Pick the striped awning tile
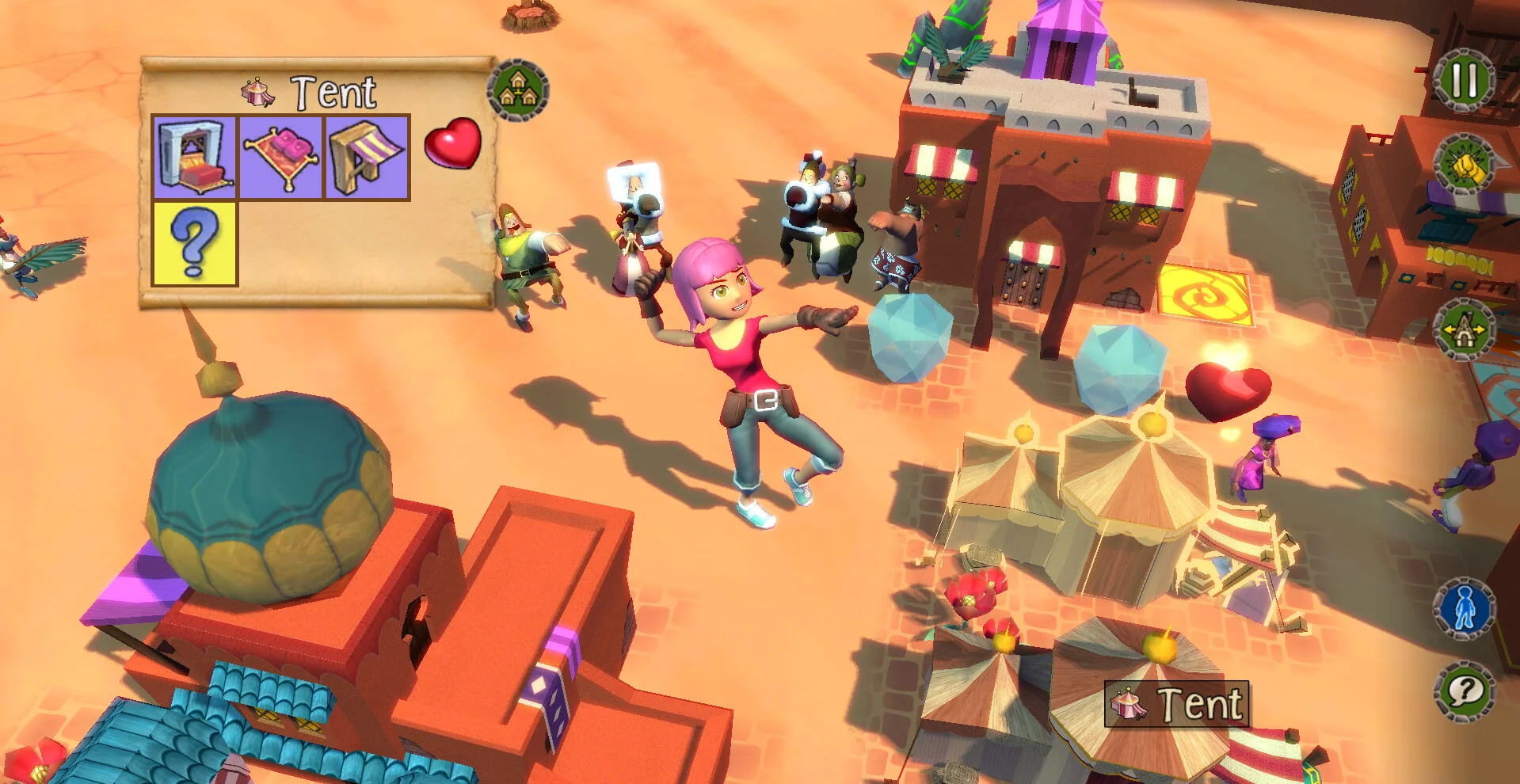 (x=367, y=157)
